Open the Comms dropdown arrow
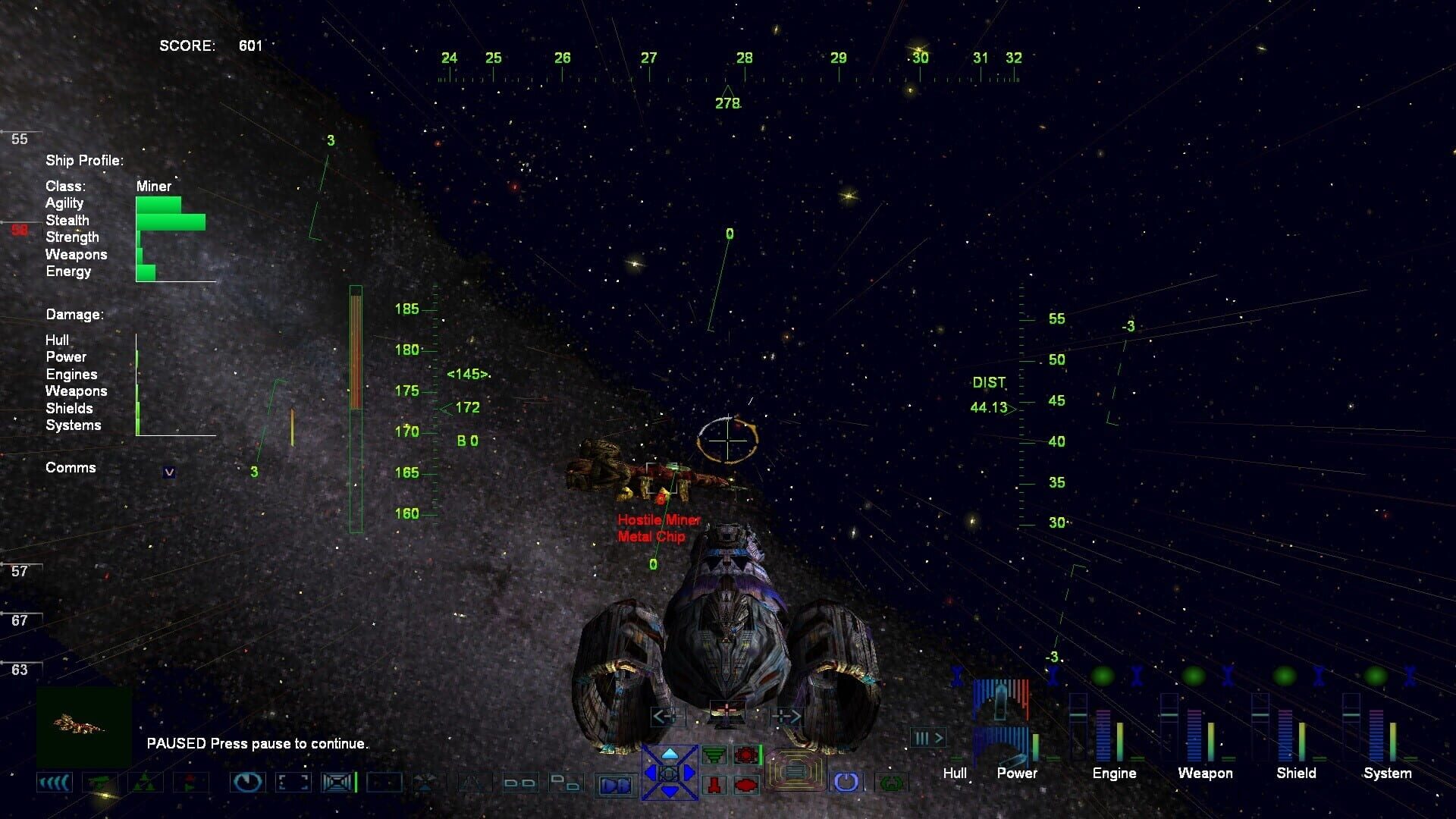The height and width of the screenshot is (819, 1456). click(x=168, y=471)
